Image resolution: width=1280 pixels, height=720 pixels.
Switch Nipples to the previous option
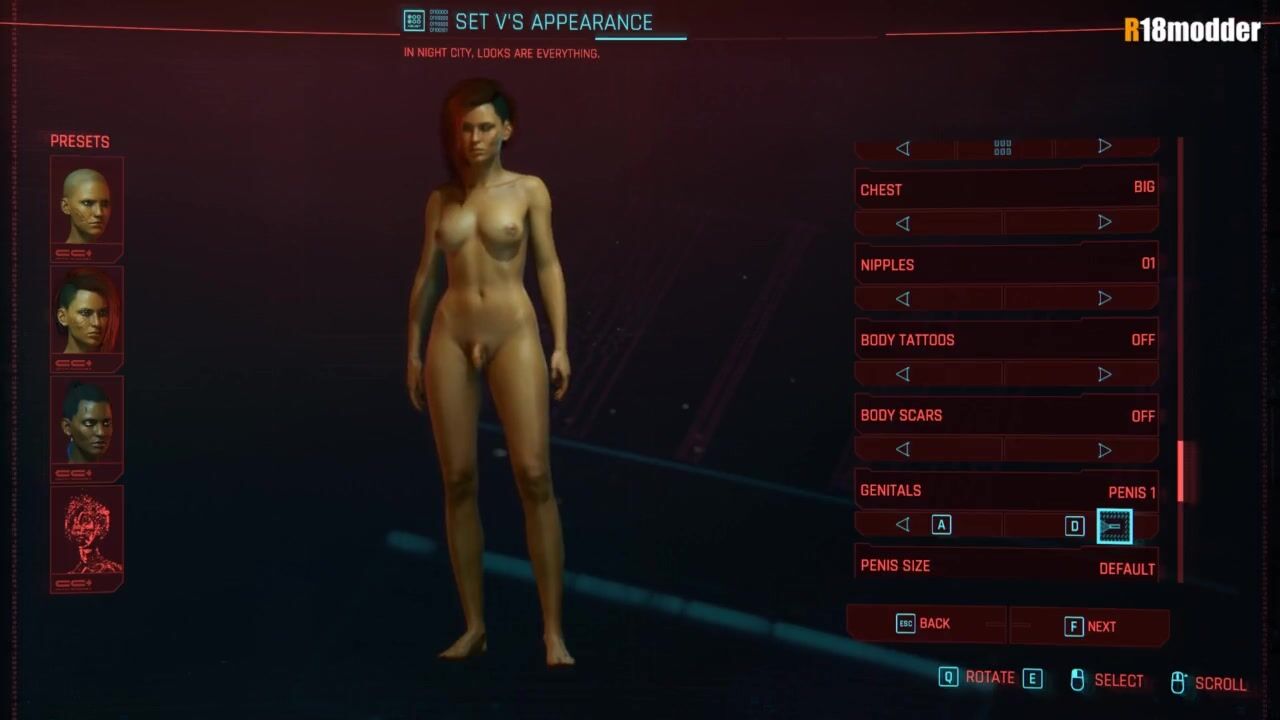903,298
